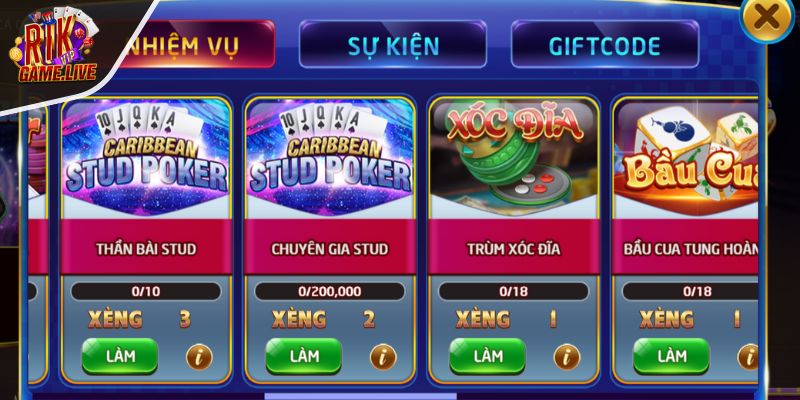Tap Làm for Trùm Xóc Đĩa
This screenshot has height=400, width=800.
point(488,355)
